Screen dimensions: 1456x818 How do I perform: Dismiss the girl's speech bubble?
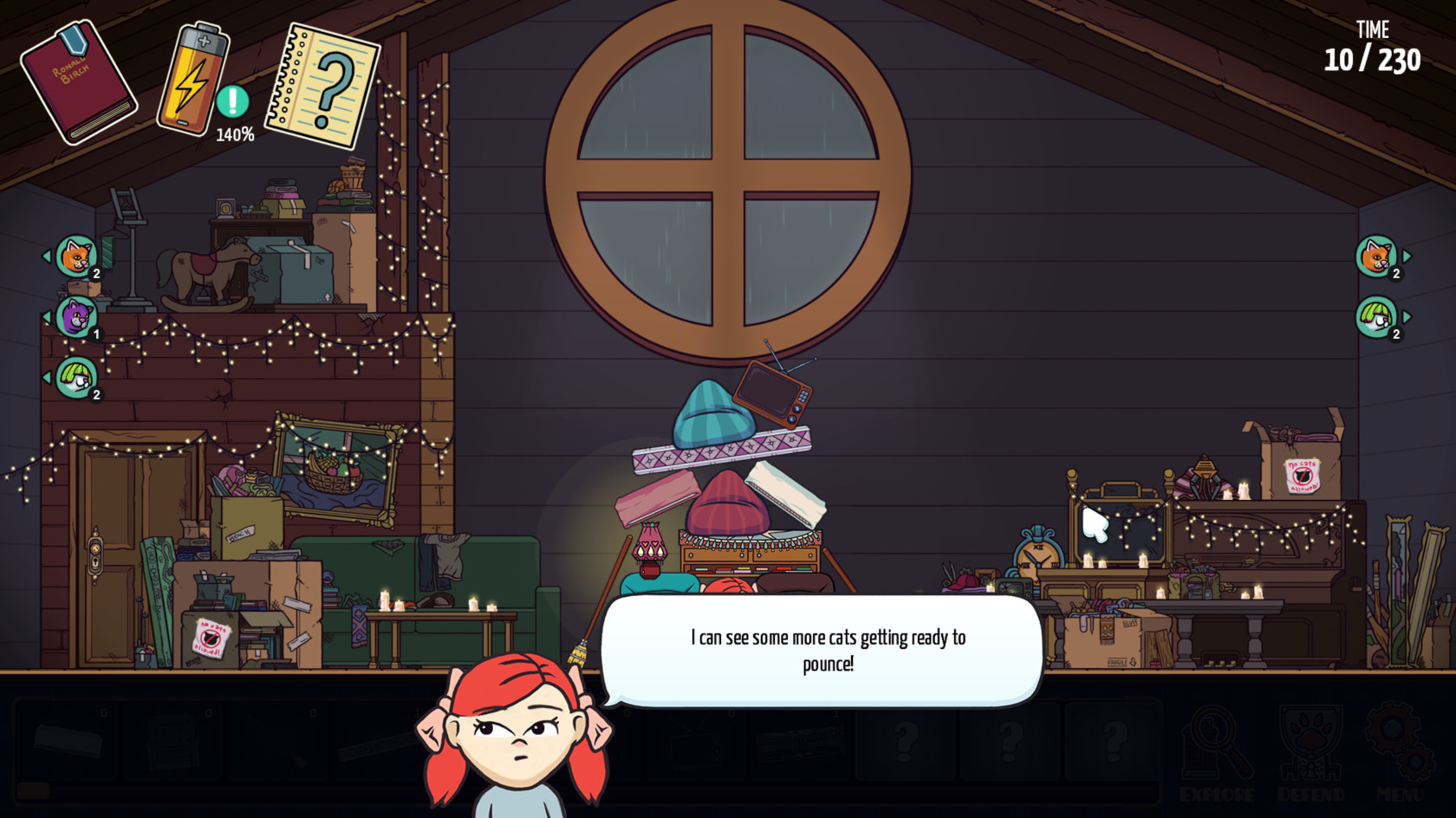[x=825, y=652]
